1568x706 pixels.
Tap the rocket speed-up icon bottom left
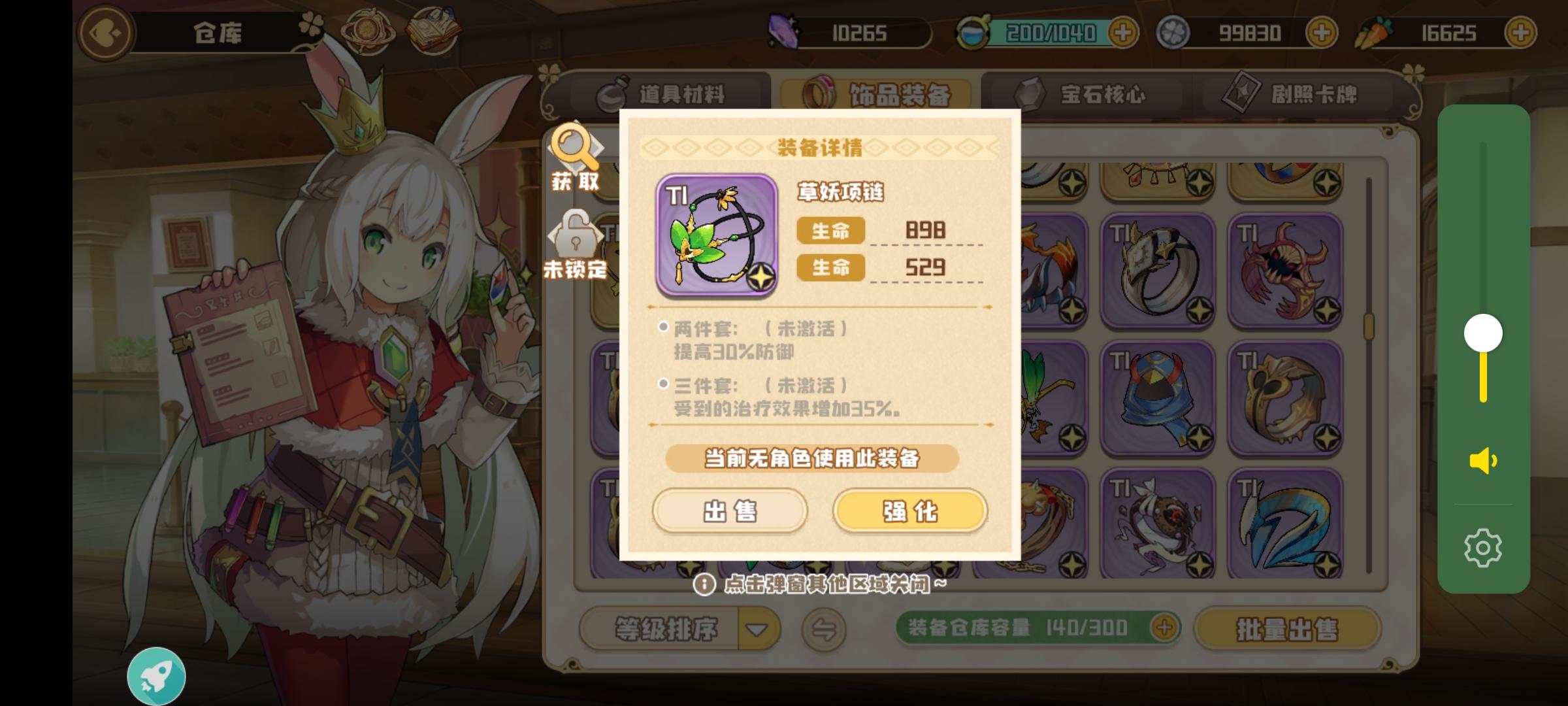(x=157, y=675)
